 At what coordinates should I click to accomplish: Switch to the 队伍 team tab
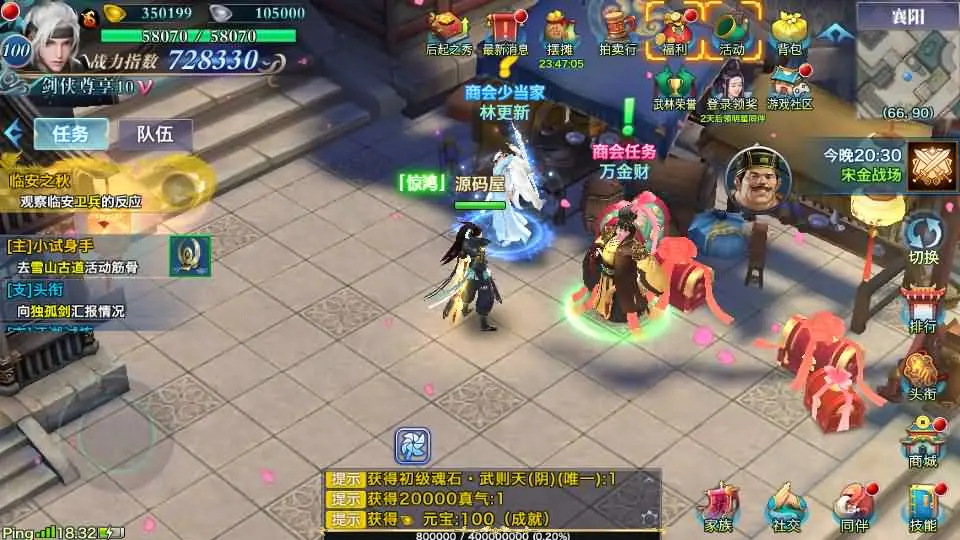(x=155, y=134)
